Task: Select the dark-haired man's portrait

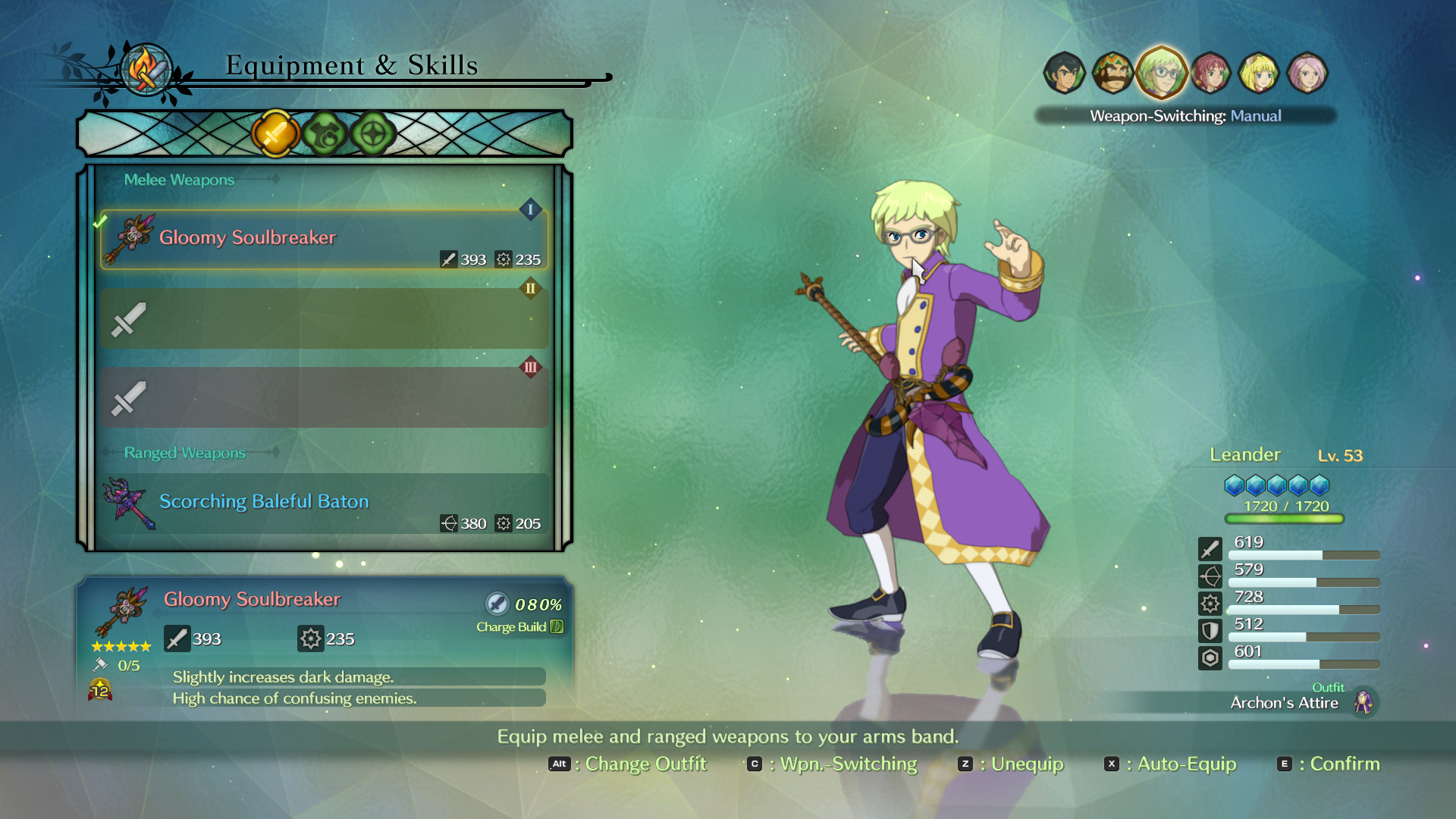Action: click(x=1064, y=74)
